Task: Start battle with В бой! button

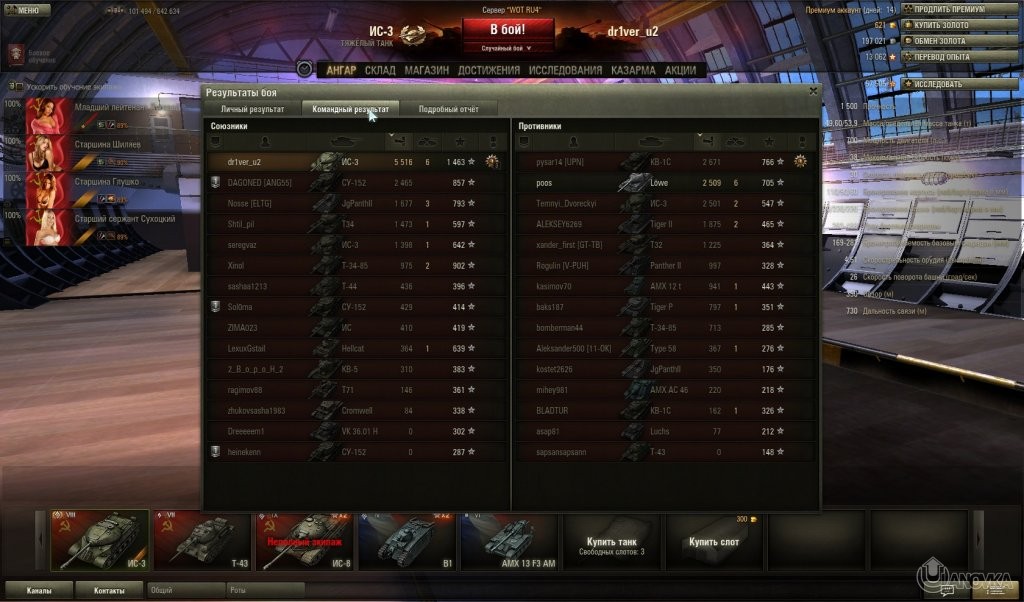Action: (x=507, y=29)
